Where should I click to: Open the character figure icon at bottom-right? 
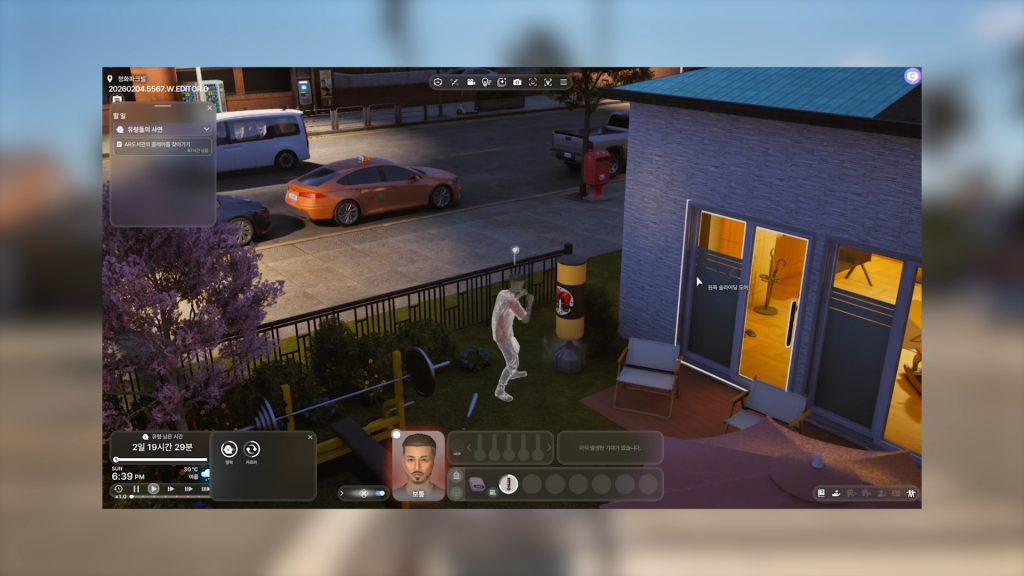911,493
